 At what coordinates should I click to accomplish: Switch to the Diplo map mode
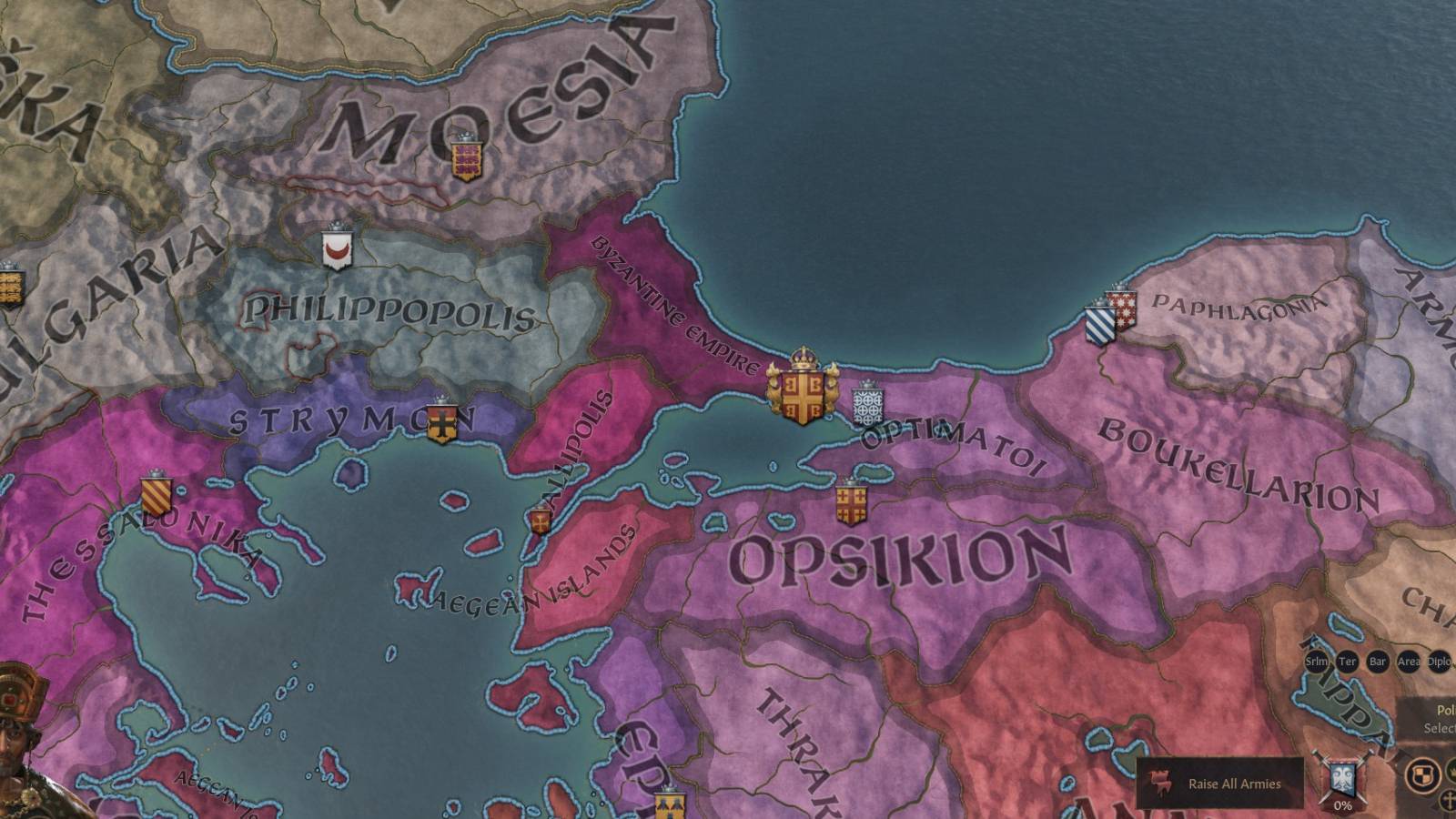tap(1439, 661)
